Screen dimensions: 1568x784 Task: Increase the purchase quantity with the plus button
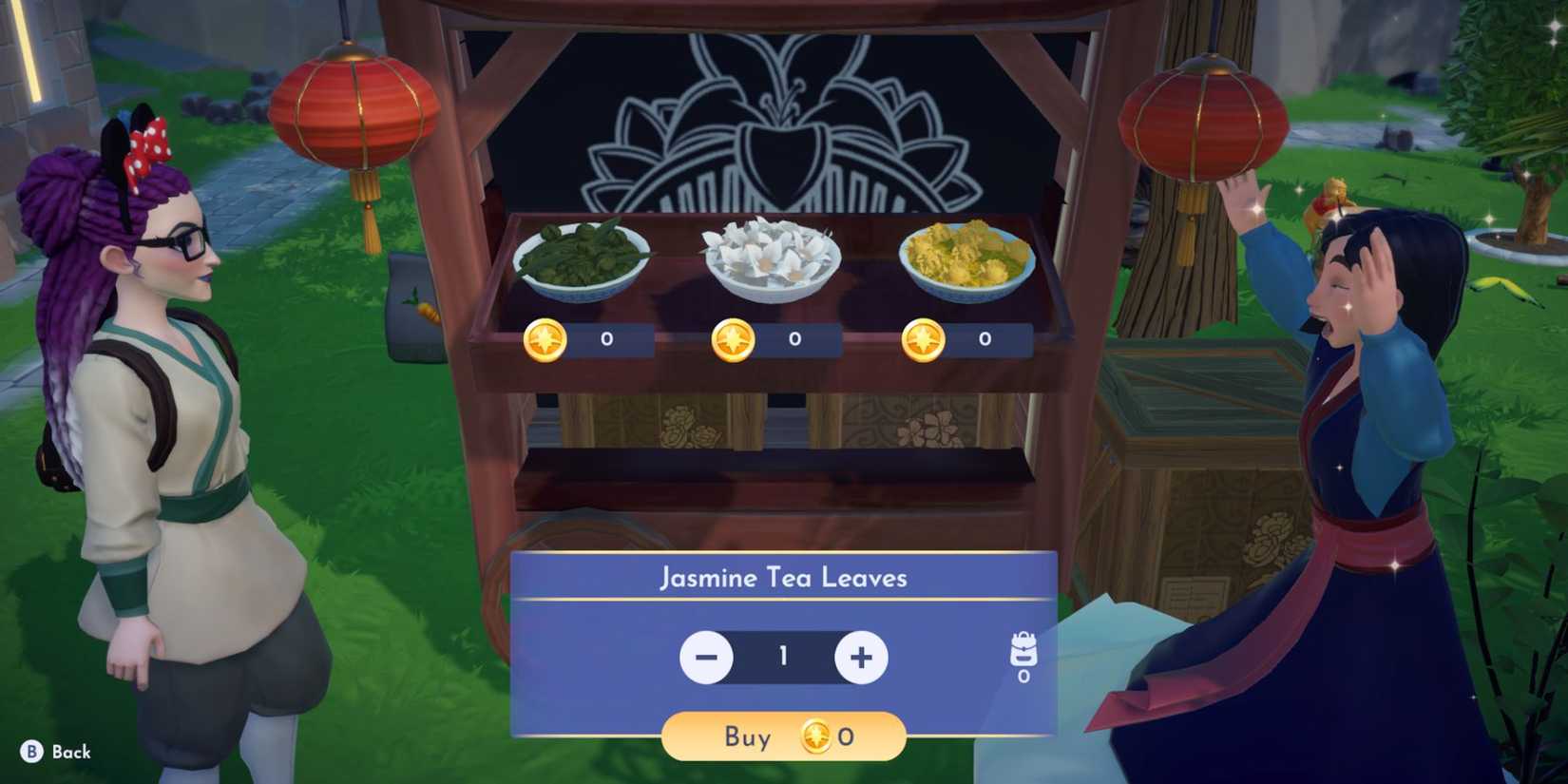pyautogui.click(x=860, y=657)
